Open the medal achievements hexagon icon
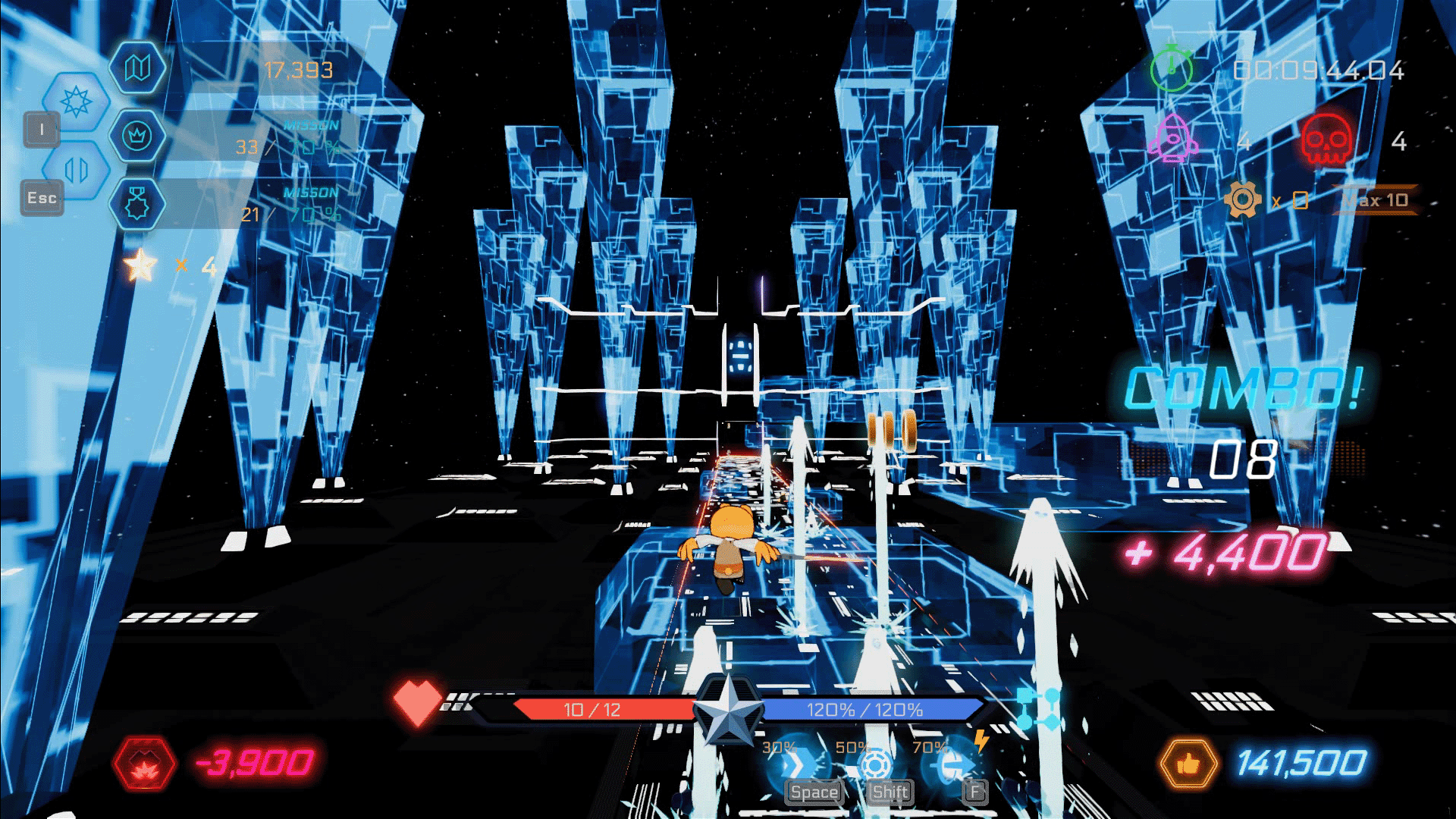The image size is (1456, 819). 136,203
